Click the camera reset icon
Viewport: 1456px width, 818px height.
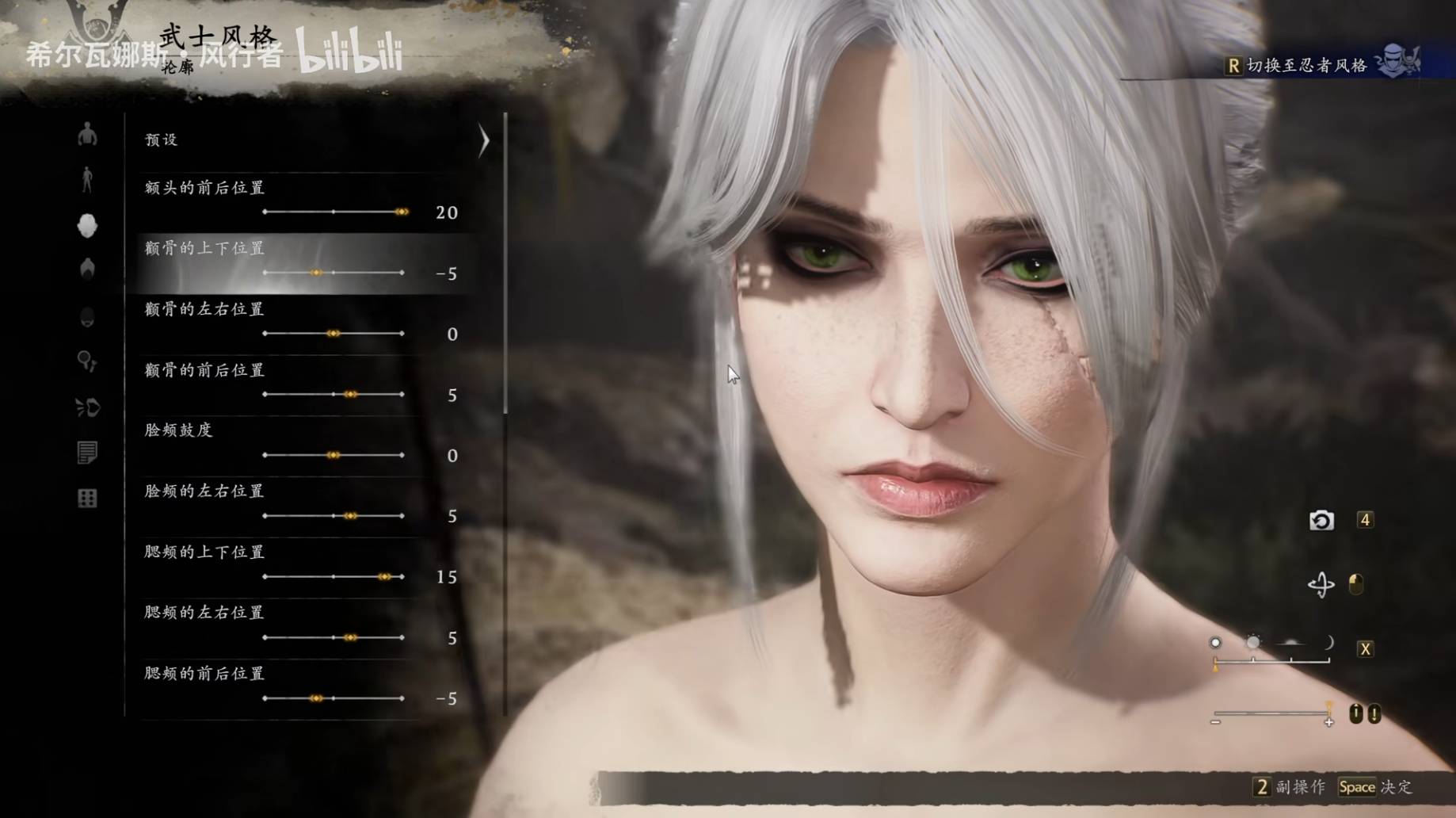pos(1321,521)
